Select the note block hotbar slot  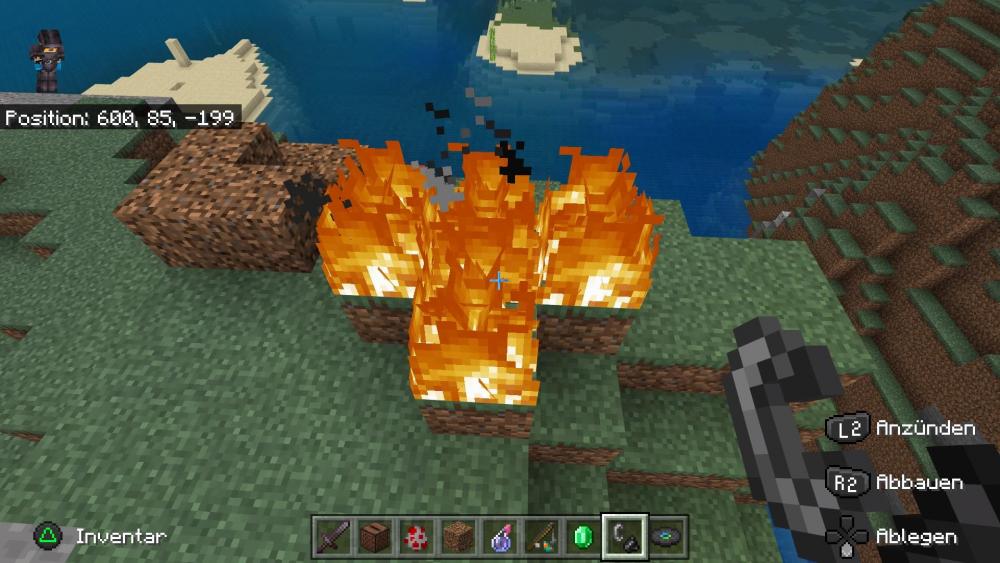coord(375,536)
